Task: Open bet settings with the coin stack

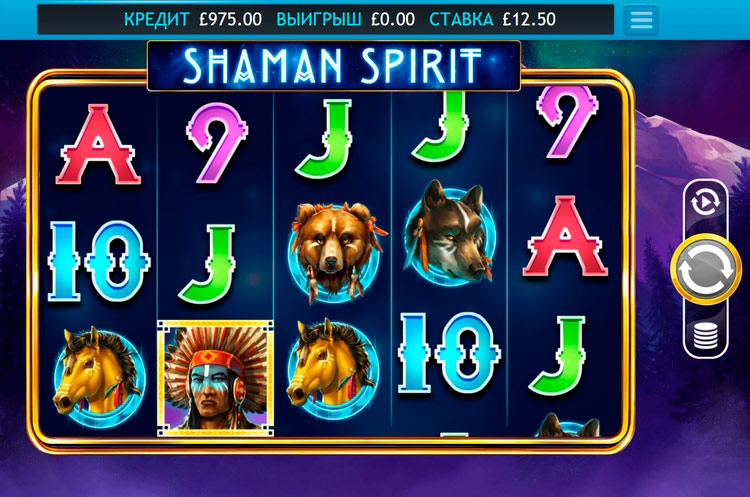Action: click(705, 335)
